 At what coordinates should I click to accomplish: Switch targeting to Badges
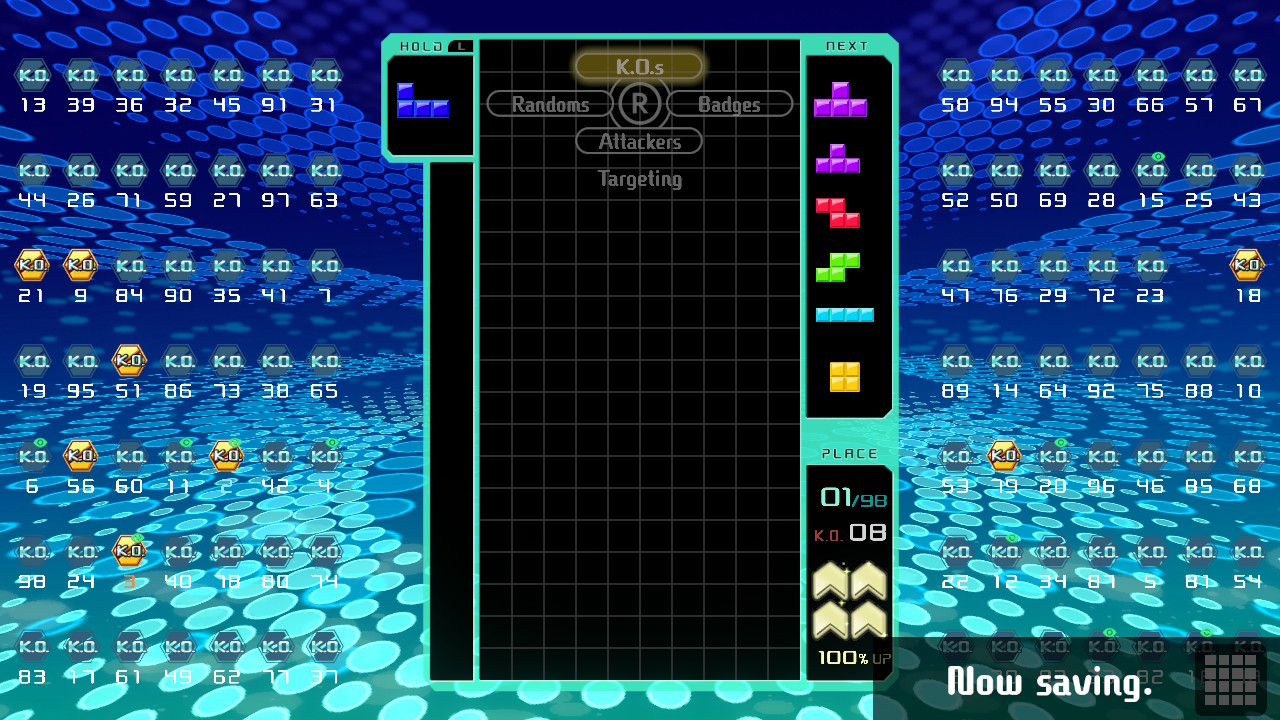pyautogui.click(x=729, y=104)
